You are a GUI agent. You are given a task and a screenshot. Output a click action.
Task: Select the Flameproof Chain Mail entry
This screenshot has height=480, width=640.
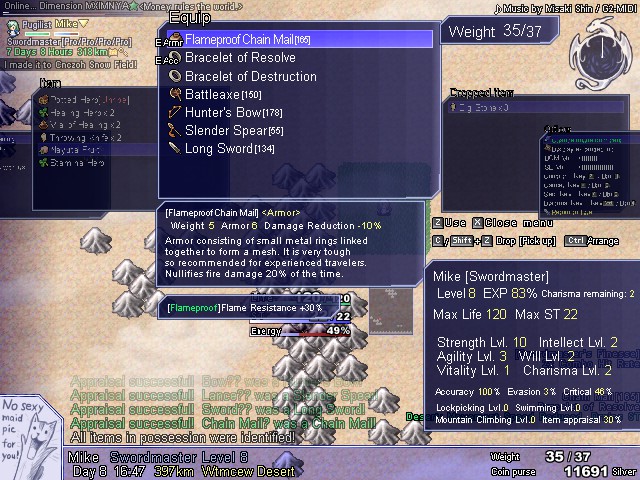click(247, 40)
